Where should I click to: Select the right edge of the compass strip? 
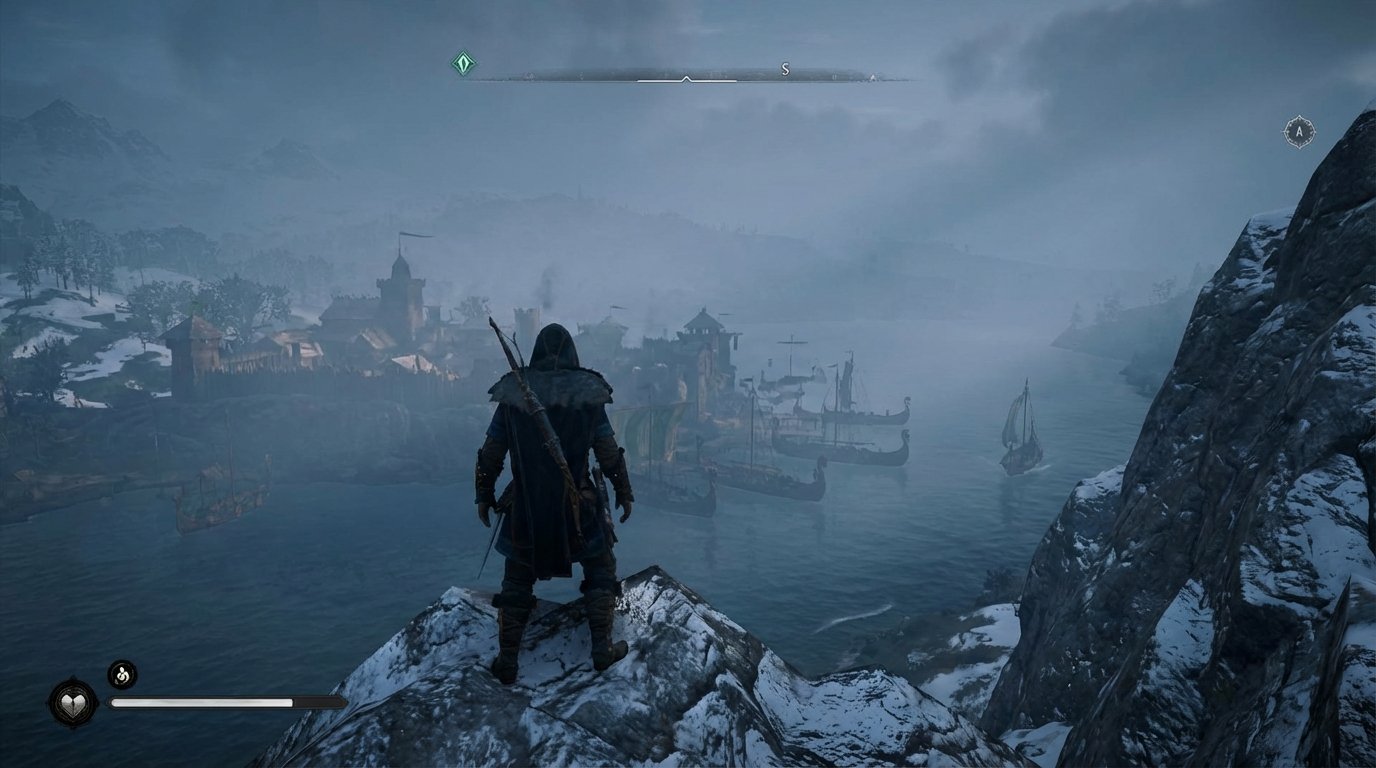[880, 71]
